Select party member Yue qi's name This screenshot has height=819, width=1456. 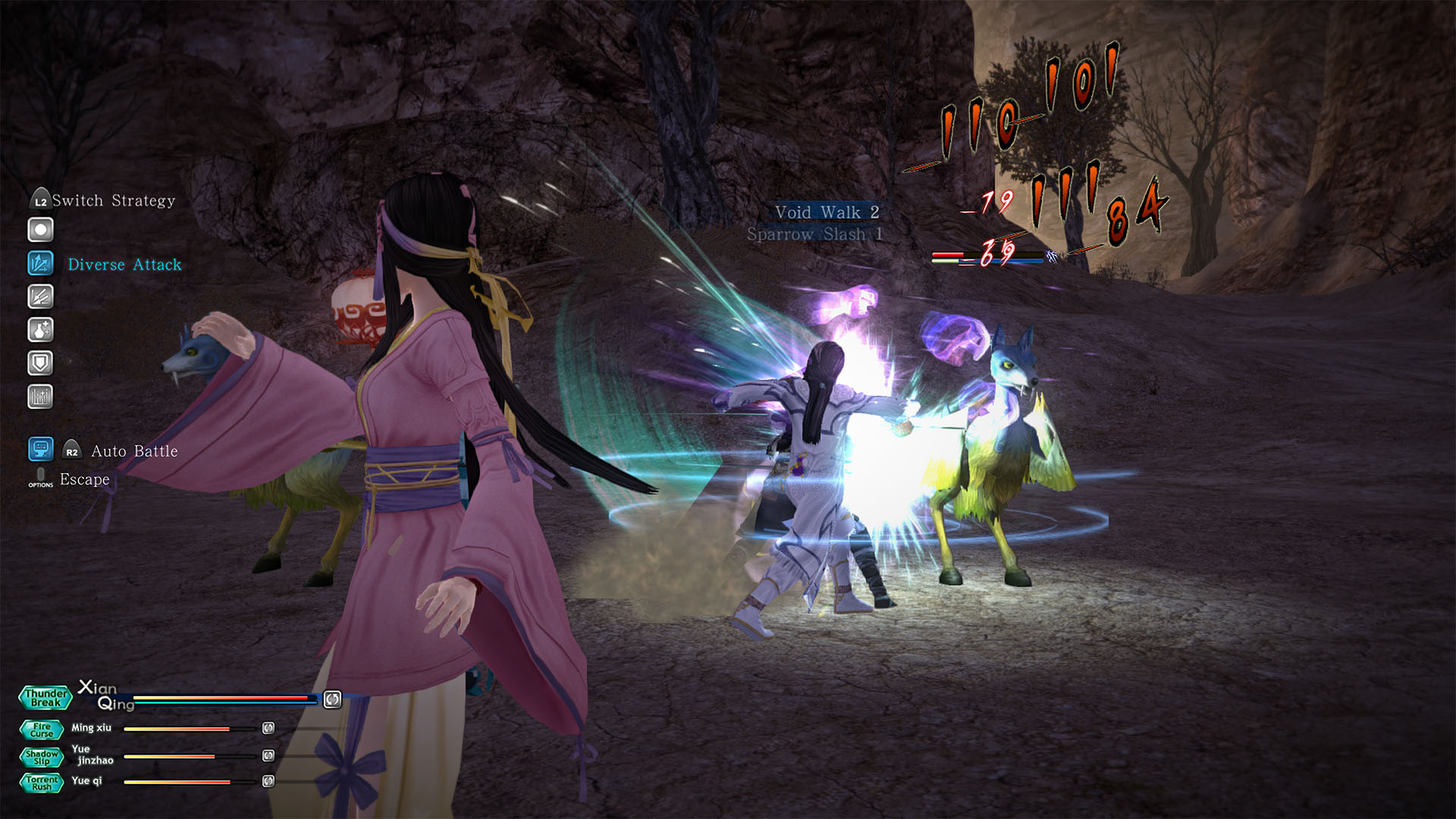[86, 780]
